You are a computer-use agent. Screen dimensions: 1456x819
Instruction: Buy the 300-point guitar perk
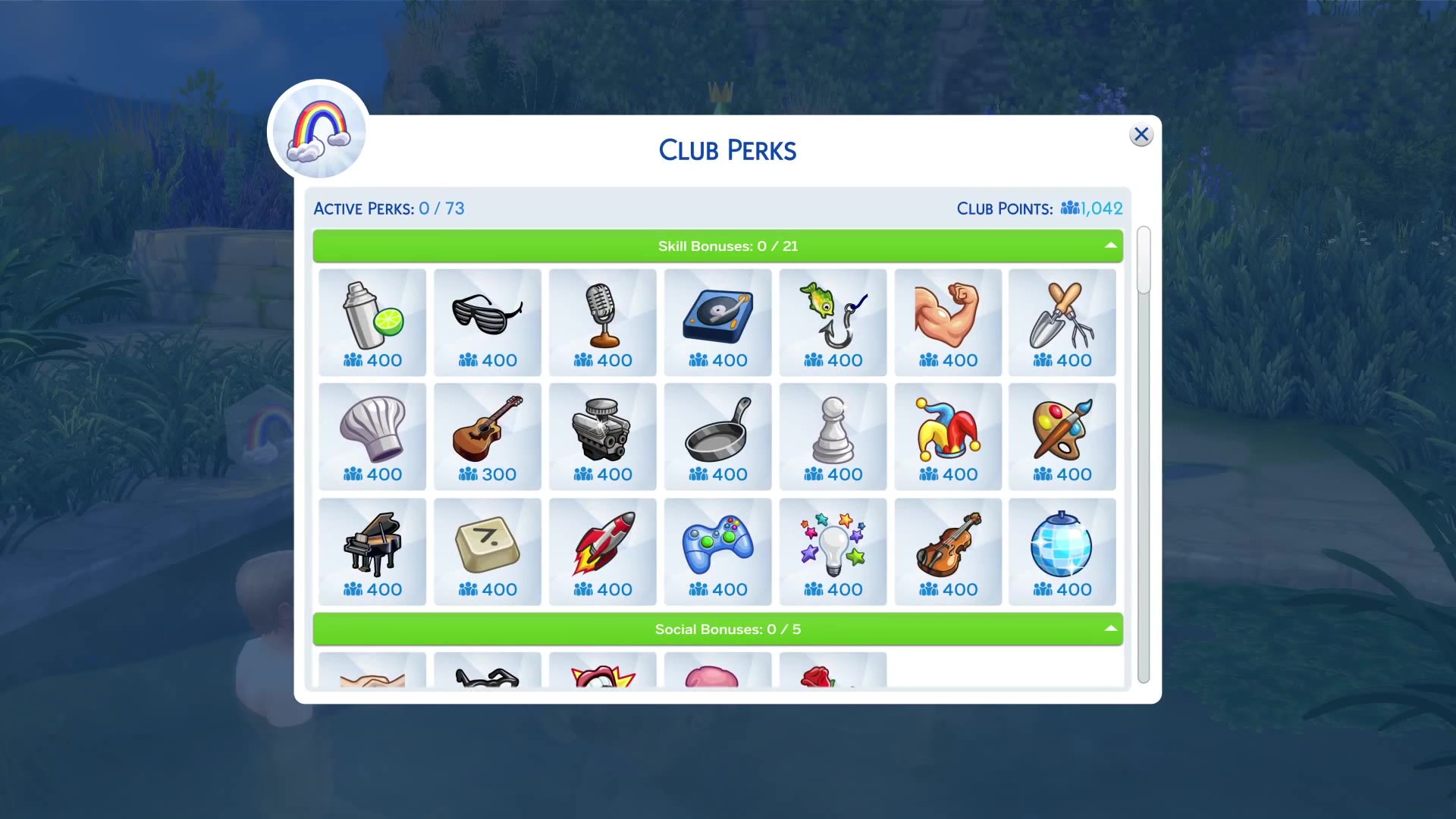pos(488,437)
